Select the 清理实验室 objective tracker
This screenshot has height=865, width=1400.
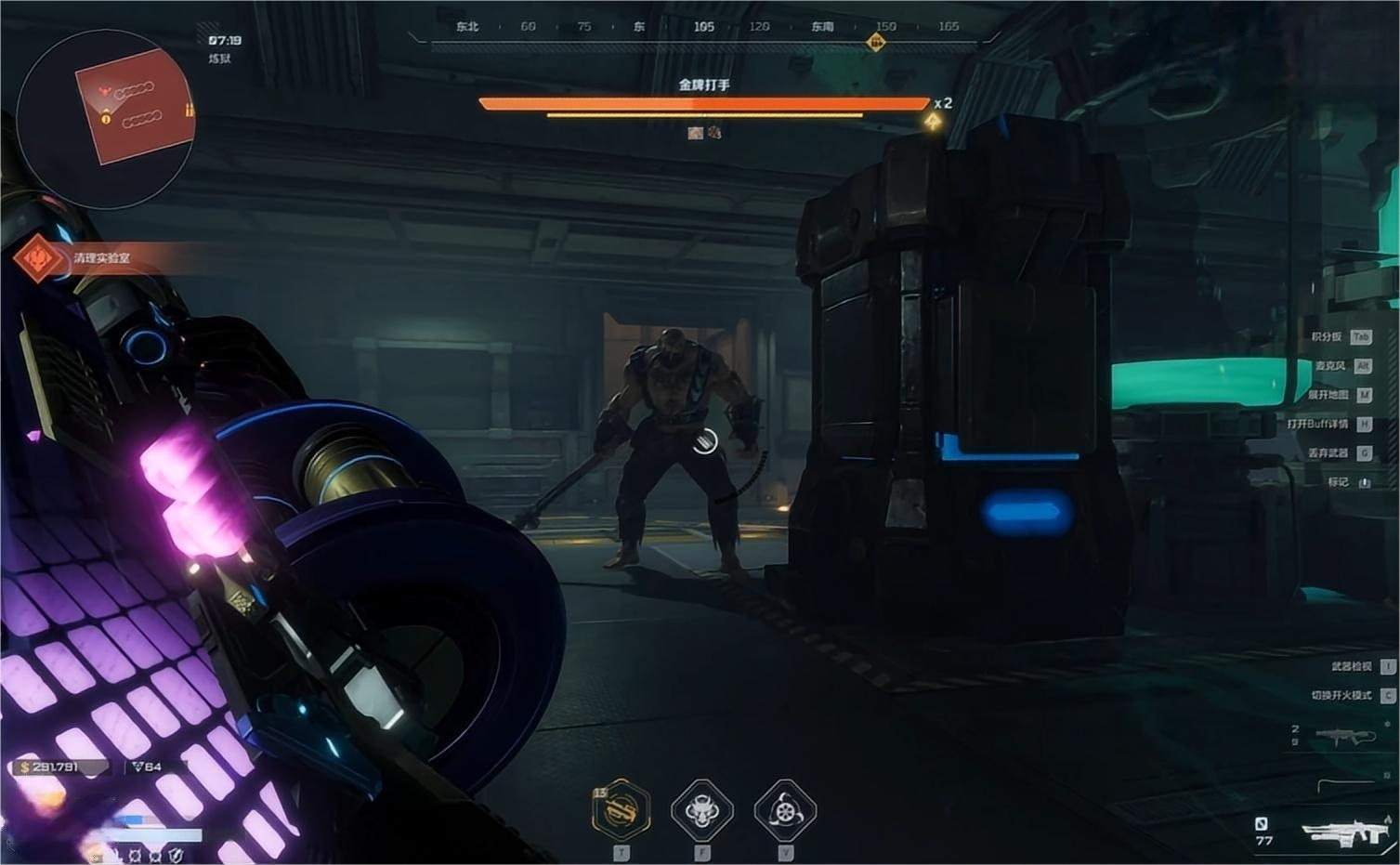point(100,257)
